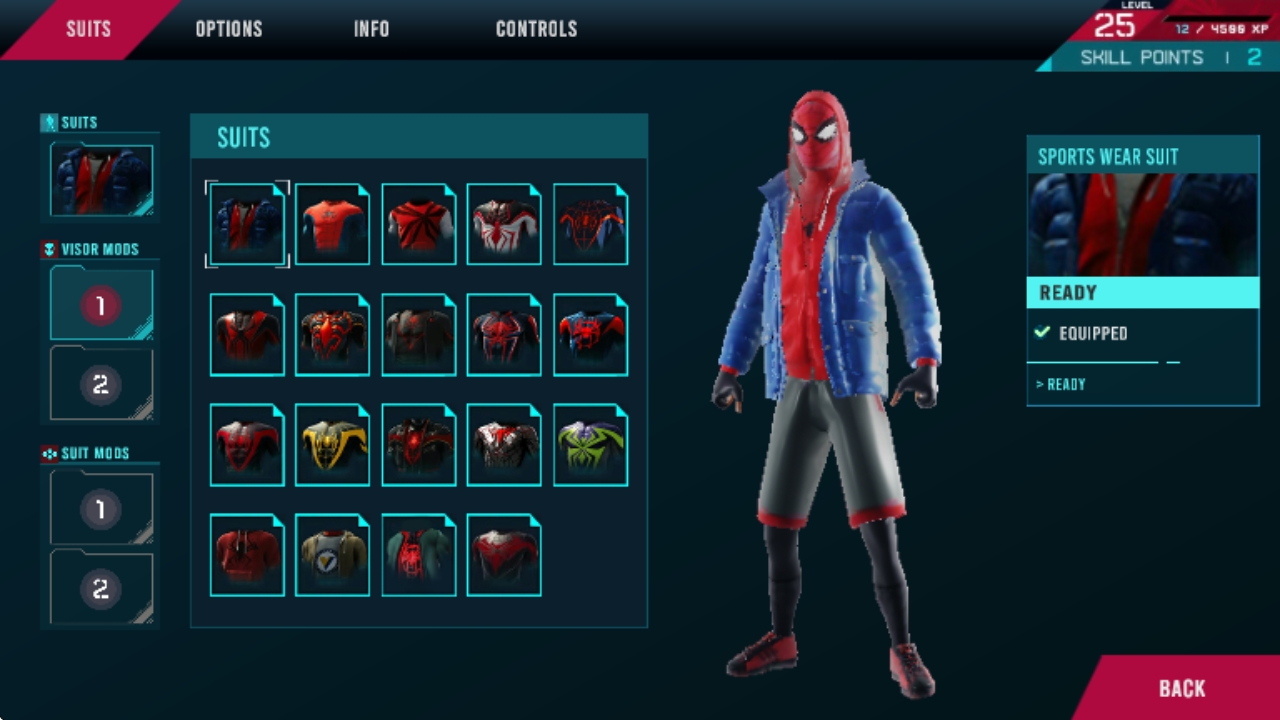The image size is (1280, 720).
Task: Select the blue puffer jacket Sports Wear suit
Action: tap(247, 225)
